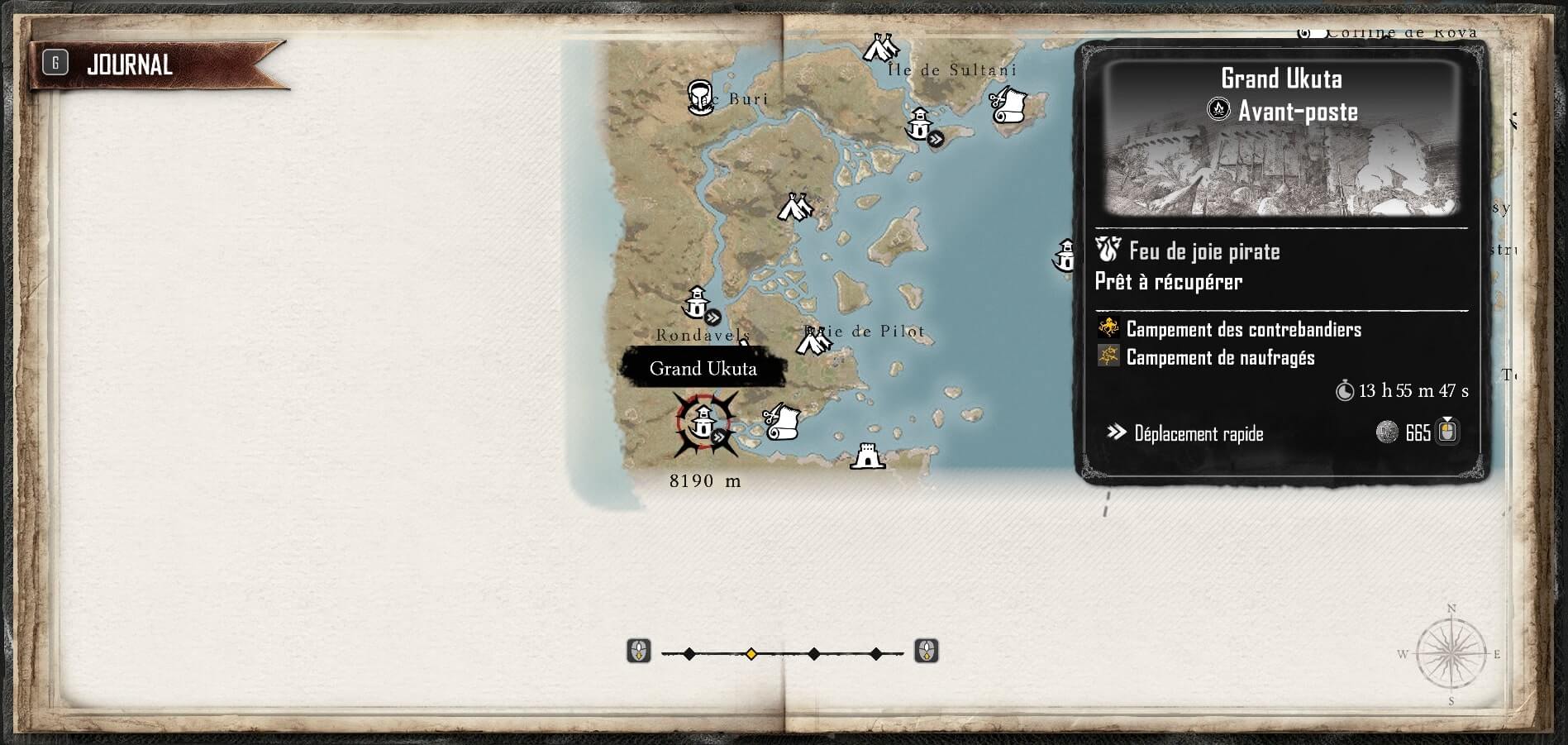The image size is (1568, 745).
Task: Click the compass rose on the map
Action: click(x=1451, y=653)
